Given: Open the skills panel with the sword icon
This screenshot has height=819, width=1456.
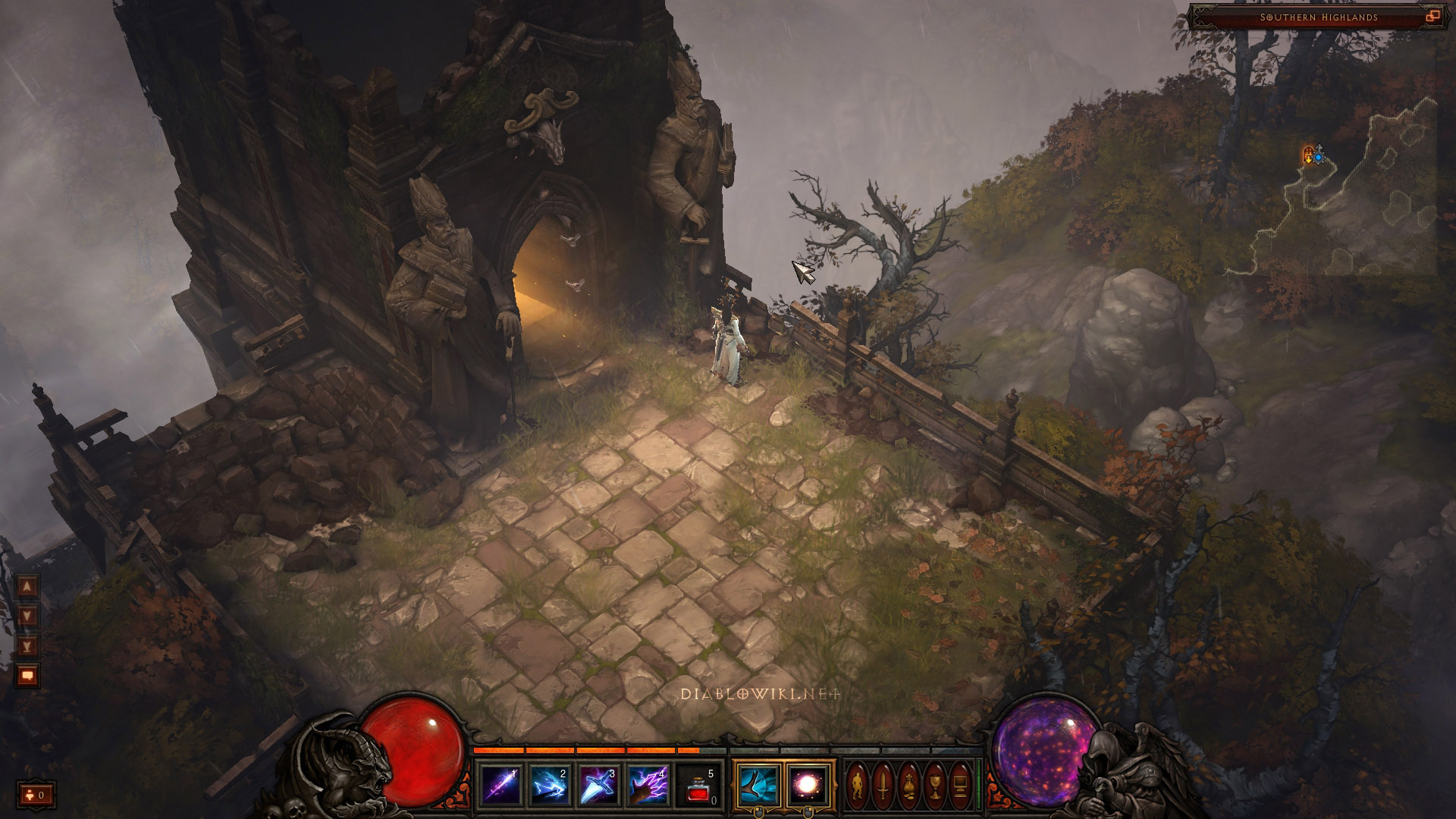Looking at the screenshot, I should pyautogui.click(x=883, y=786).
